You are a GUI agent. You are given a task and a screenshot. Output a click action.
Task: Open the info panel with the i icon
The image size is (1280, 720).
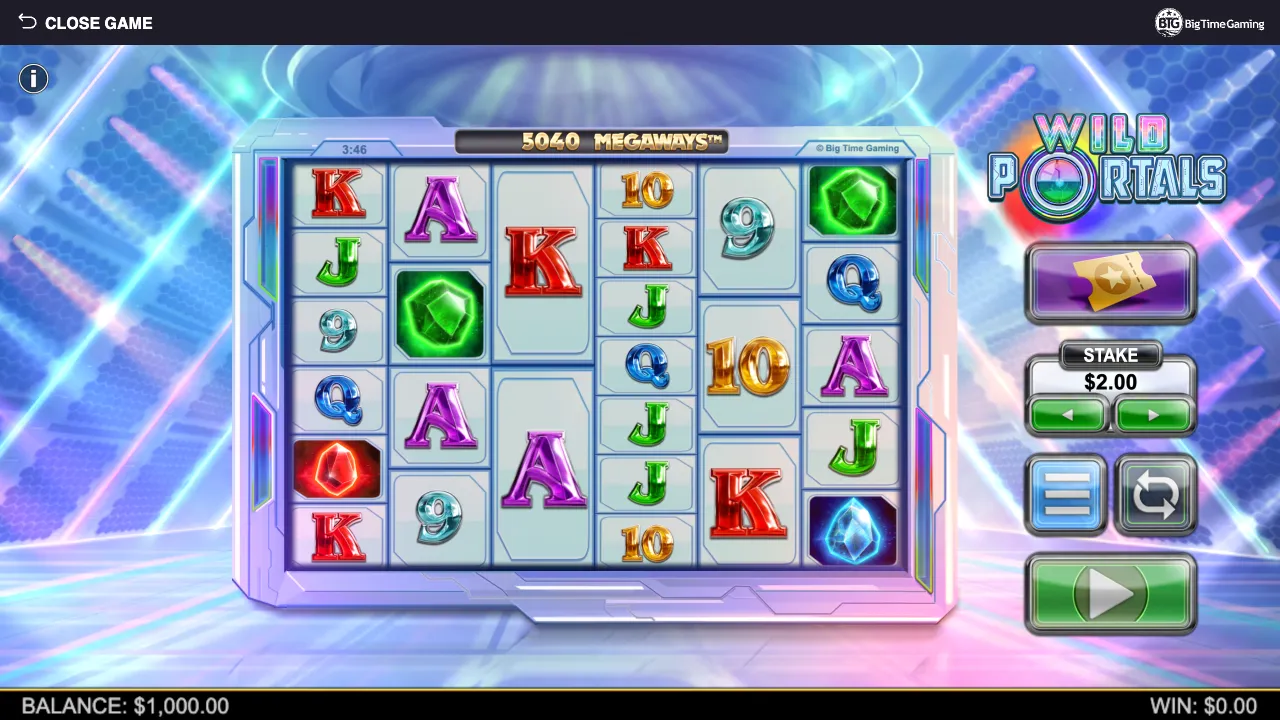(33, 79)
